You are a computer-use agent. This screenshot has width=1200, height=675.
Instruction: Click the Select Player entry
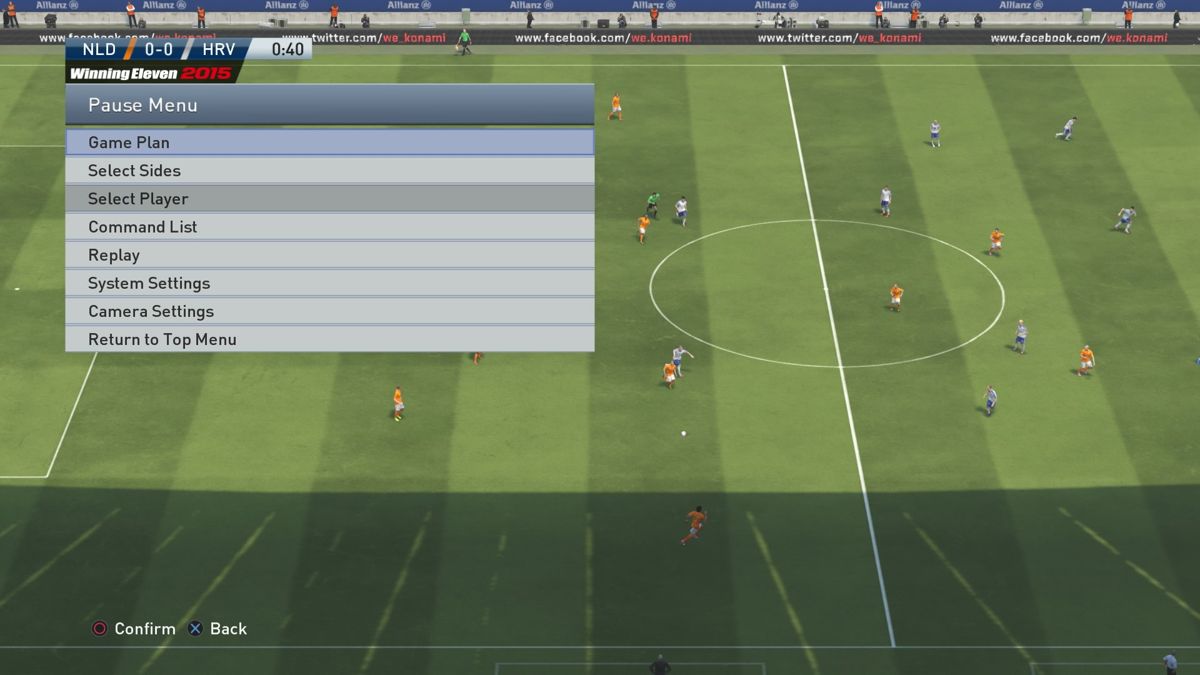coord(329,199)
